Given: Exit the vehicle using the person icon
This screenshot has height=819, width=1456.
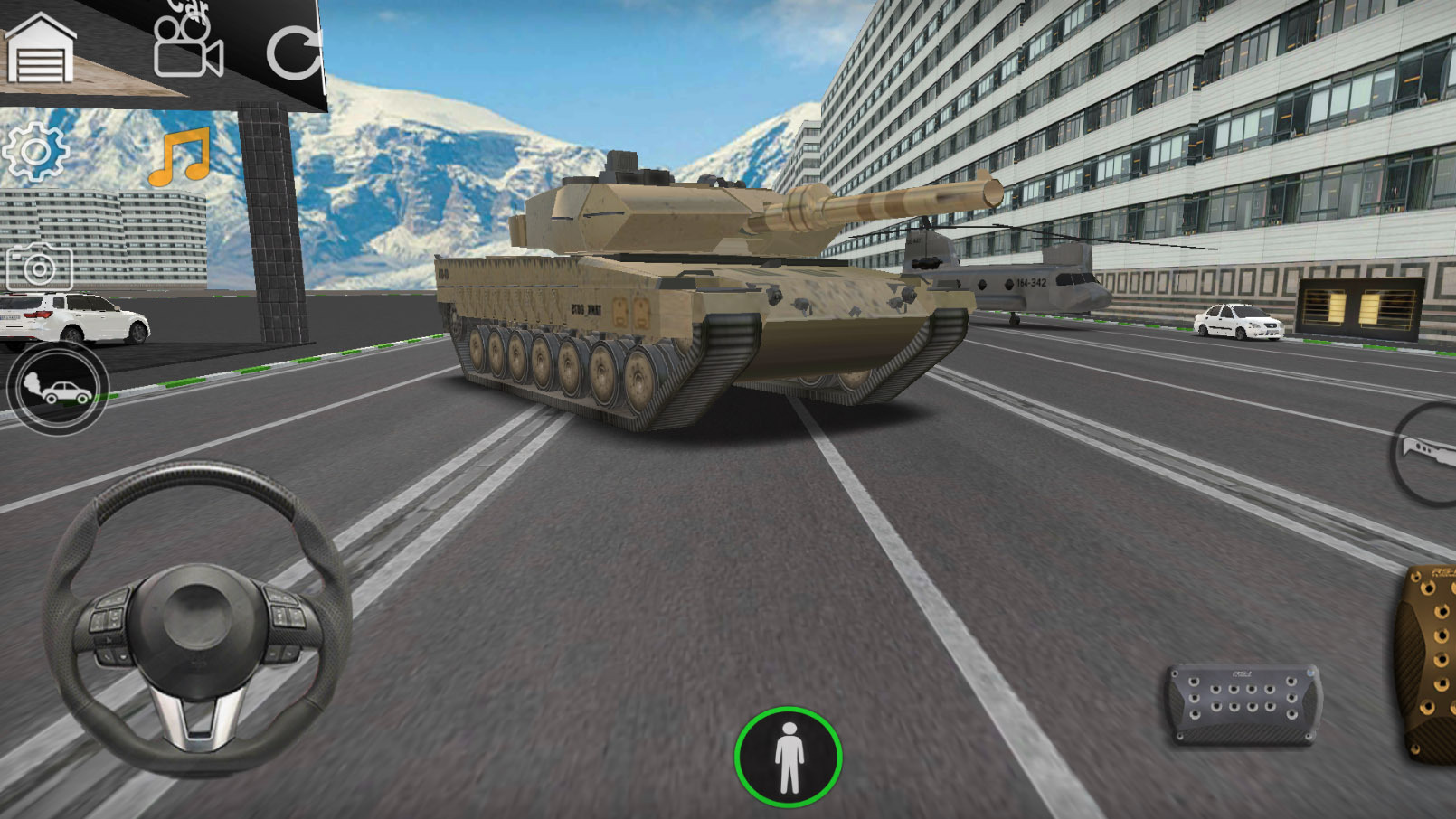Looking at the screenshot, I should click(x=789, y=757).
